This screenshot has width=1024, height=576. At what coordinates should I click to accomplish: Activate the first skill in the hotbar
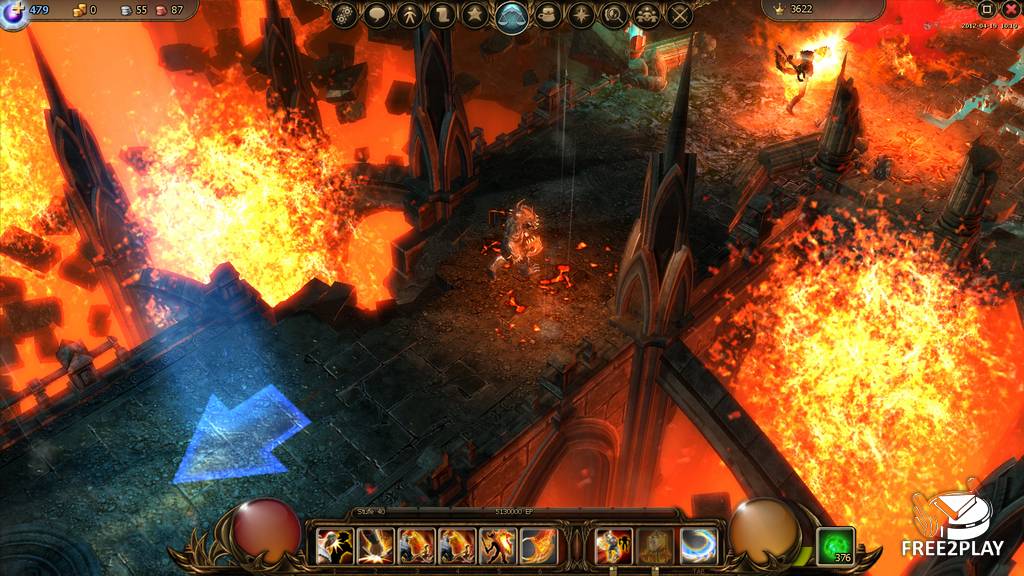click(x=334, y=545)
